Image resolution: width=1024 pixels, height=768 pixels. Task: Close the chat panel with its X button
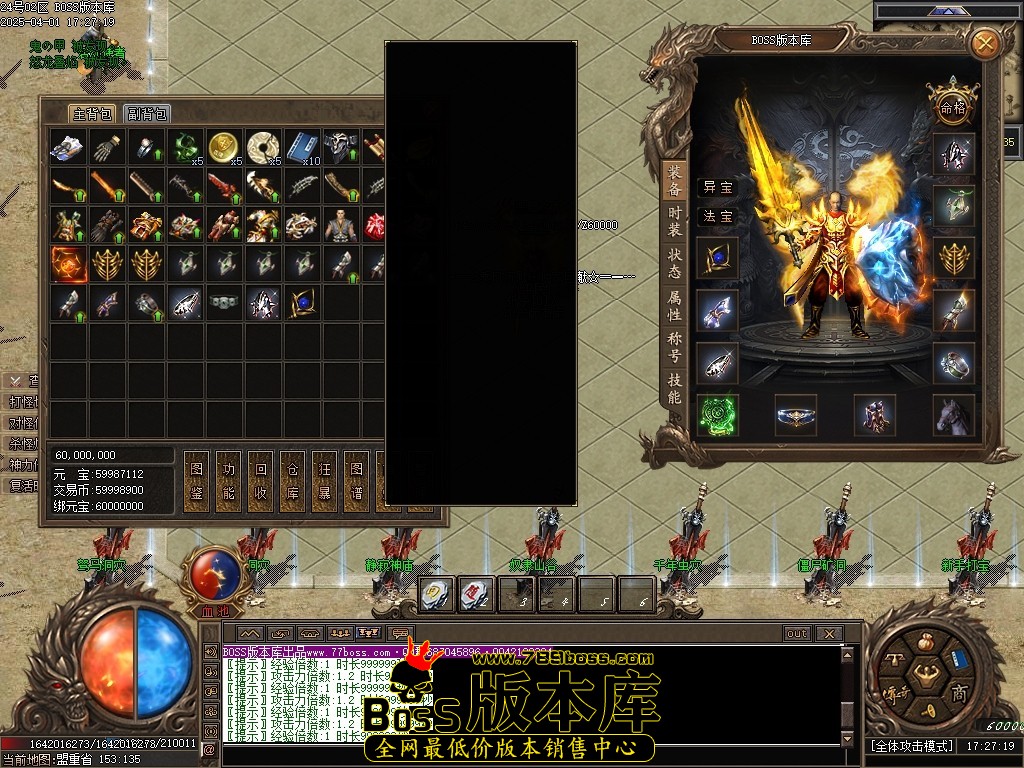pyautogui.click(x=829, y=633)
